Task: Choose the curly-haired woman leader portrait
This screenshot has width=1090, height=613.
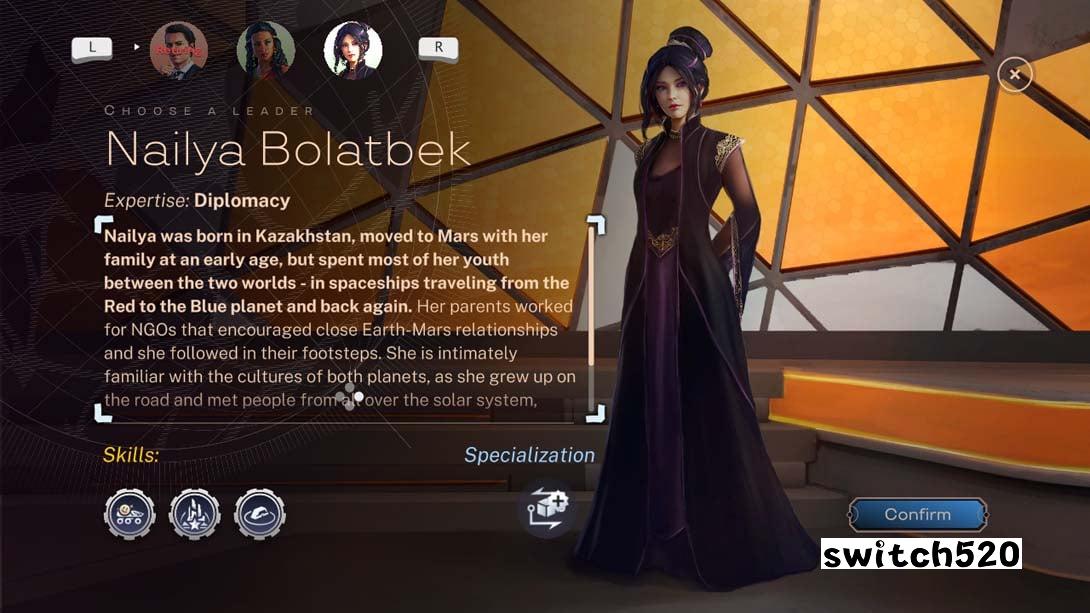Action: pyautogui.click(x=266, y=50)
